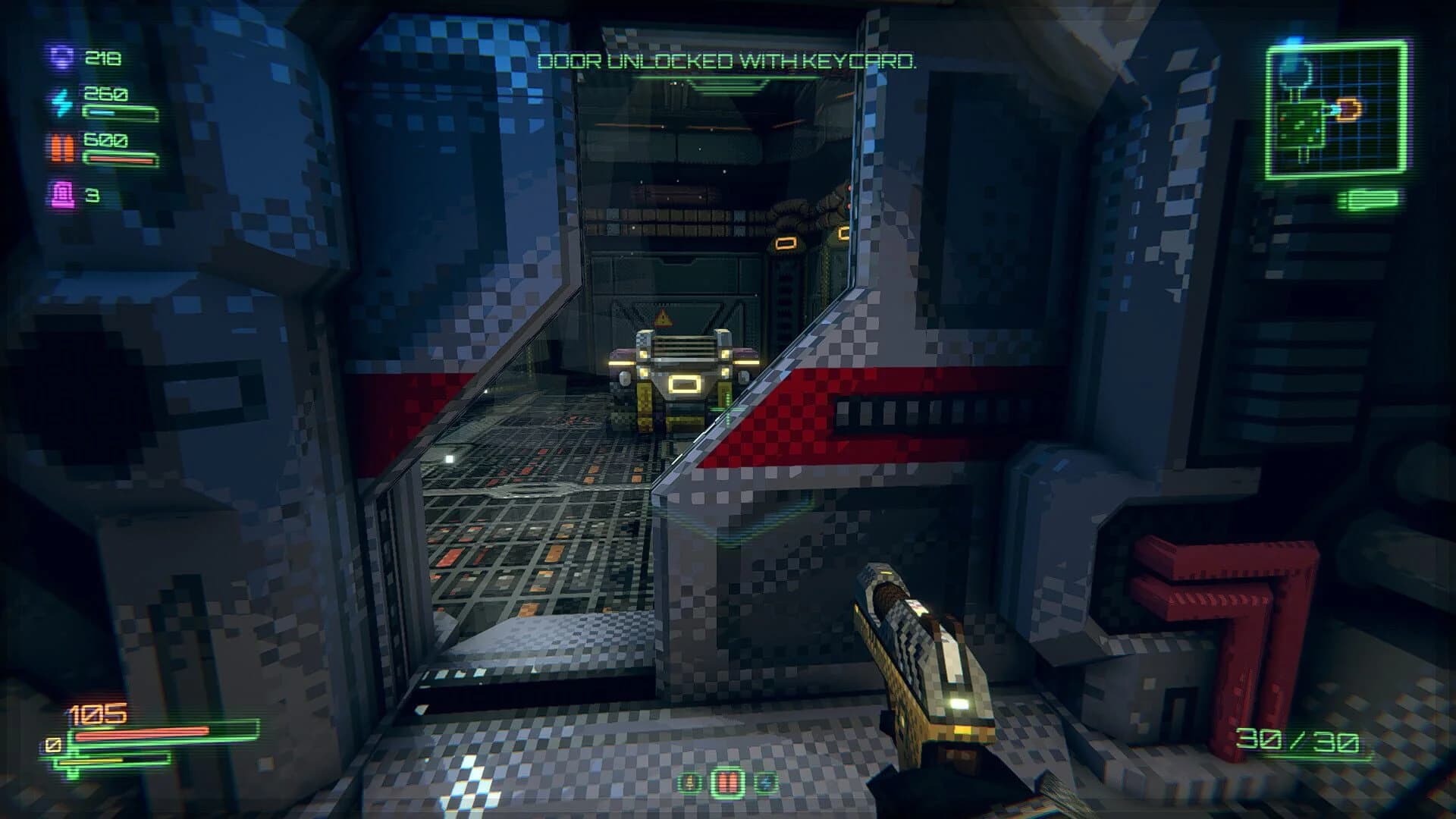
Task: Select the blue energy cell ammo icon
Action: (766, 783)
